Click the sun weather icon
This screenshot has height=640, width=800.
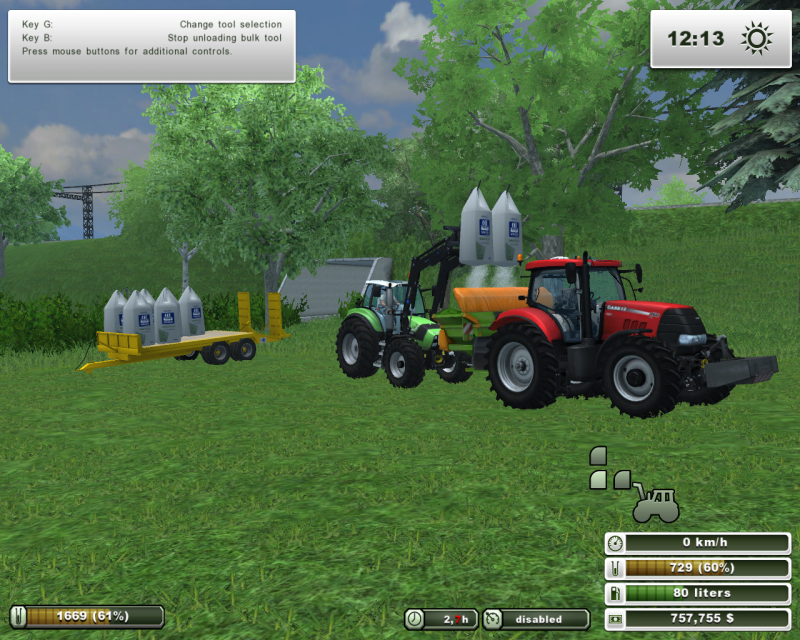click(x=756, y=39)
